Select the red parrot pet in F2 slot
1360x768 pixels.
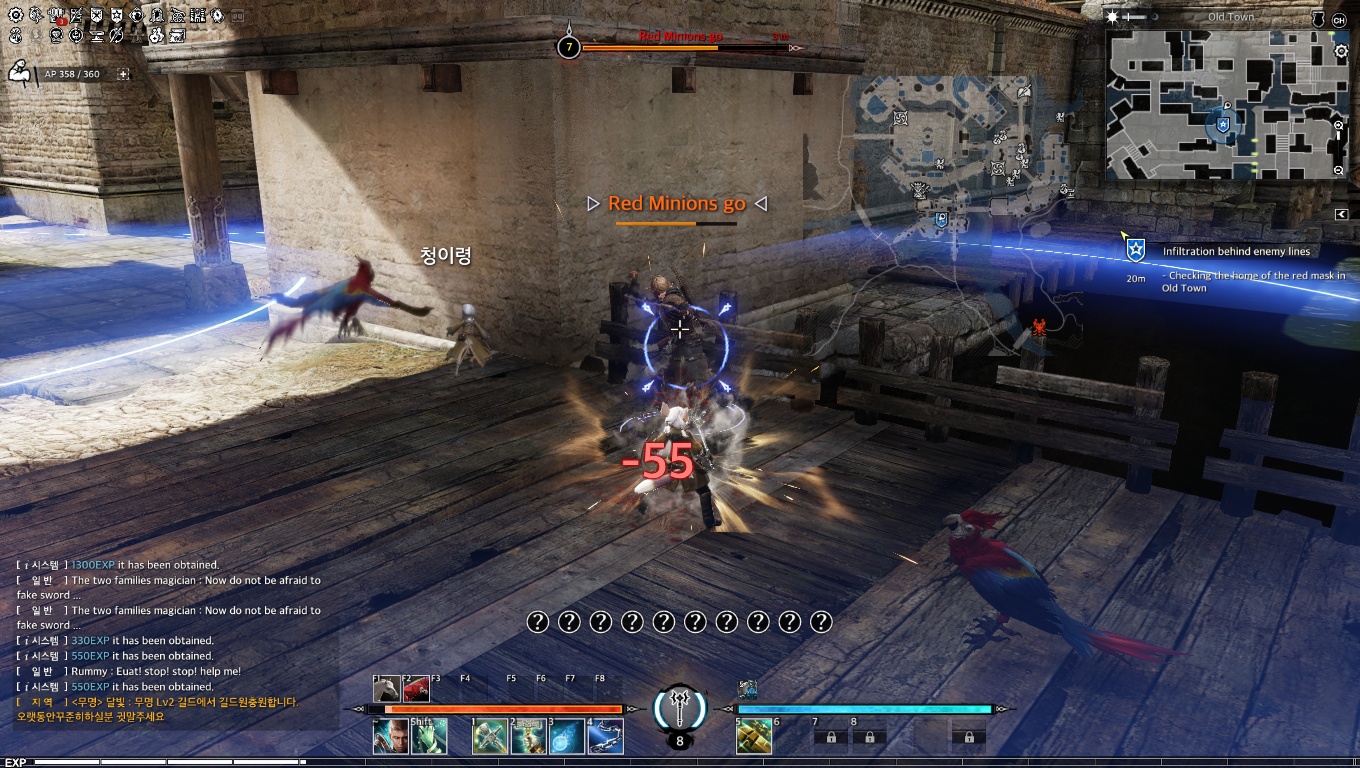coord(416,689)
